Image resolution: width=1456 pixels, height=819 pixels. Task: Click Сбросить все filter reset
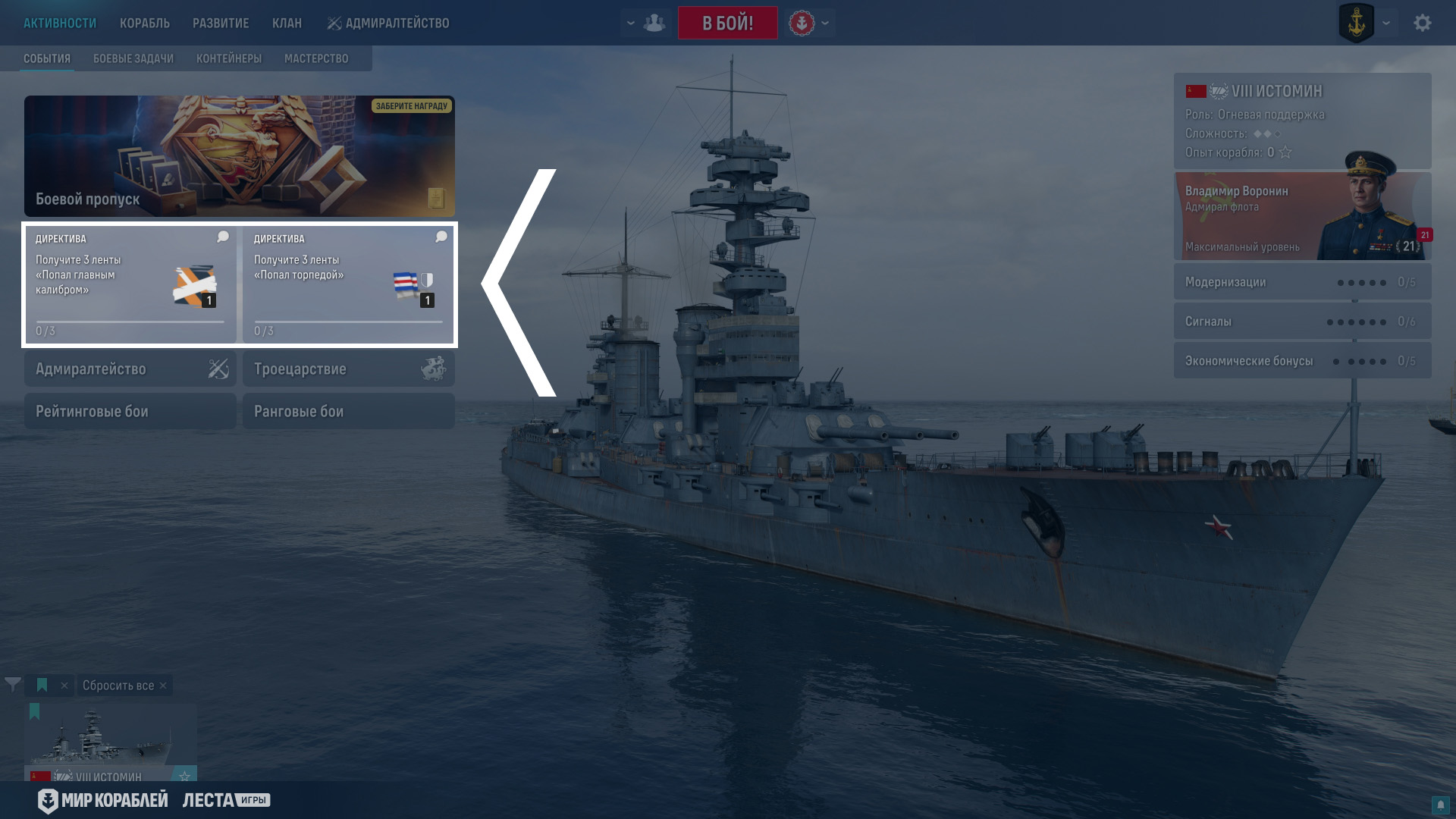(119, 686)
